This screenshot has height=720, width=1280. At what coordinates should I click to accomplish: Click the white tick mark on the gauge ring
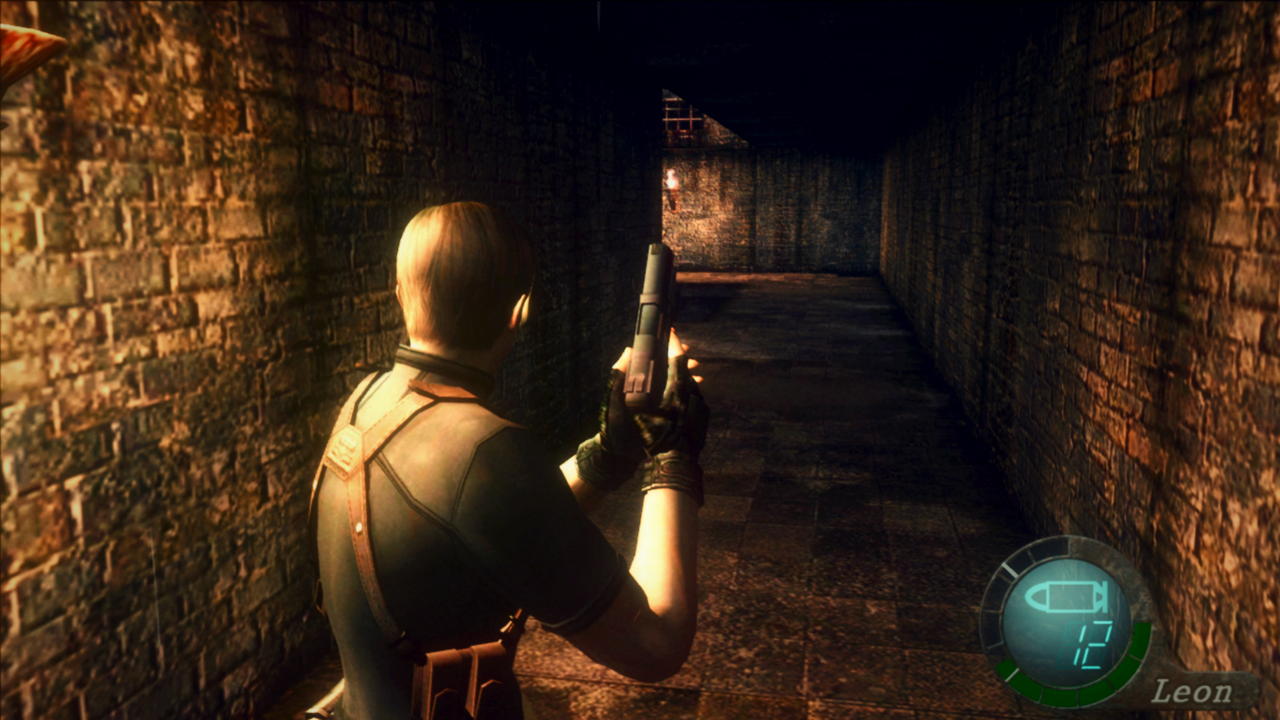coord(1009,568)
